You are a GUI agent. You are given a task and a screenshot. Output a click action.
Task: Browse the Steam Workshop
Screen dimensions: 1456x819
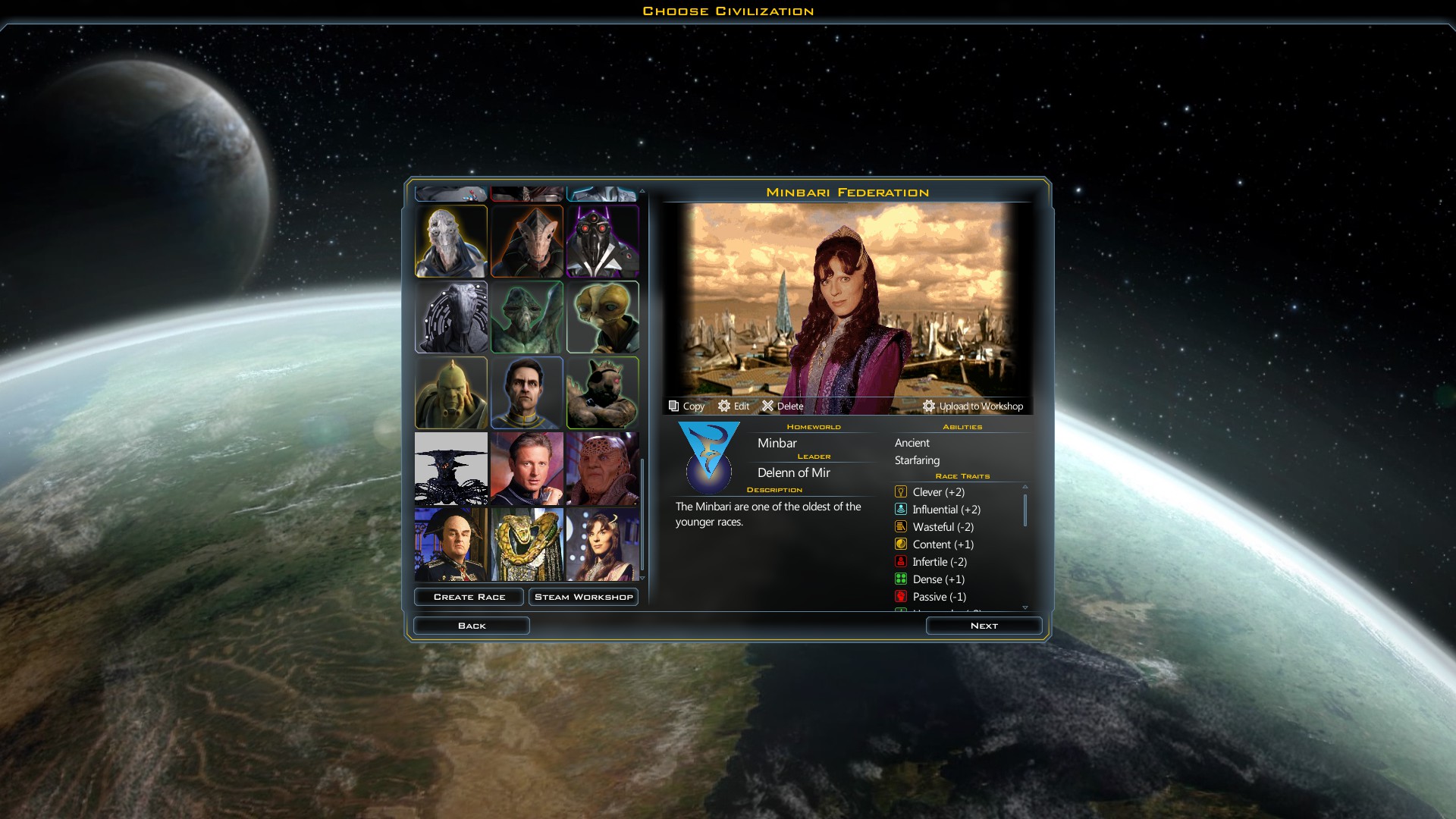[583, 597]
